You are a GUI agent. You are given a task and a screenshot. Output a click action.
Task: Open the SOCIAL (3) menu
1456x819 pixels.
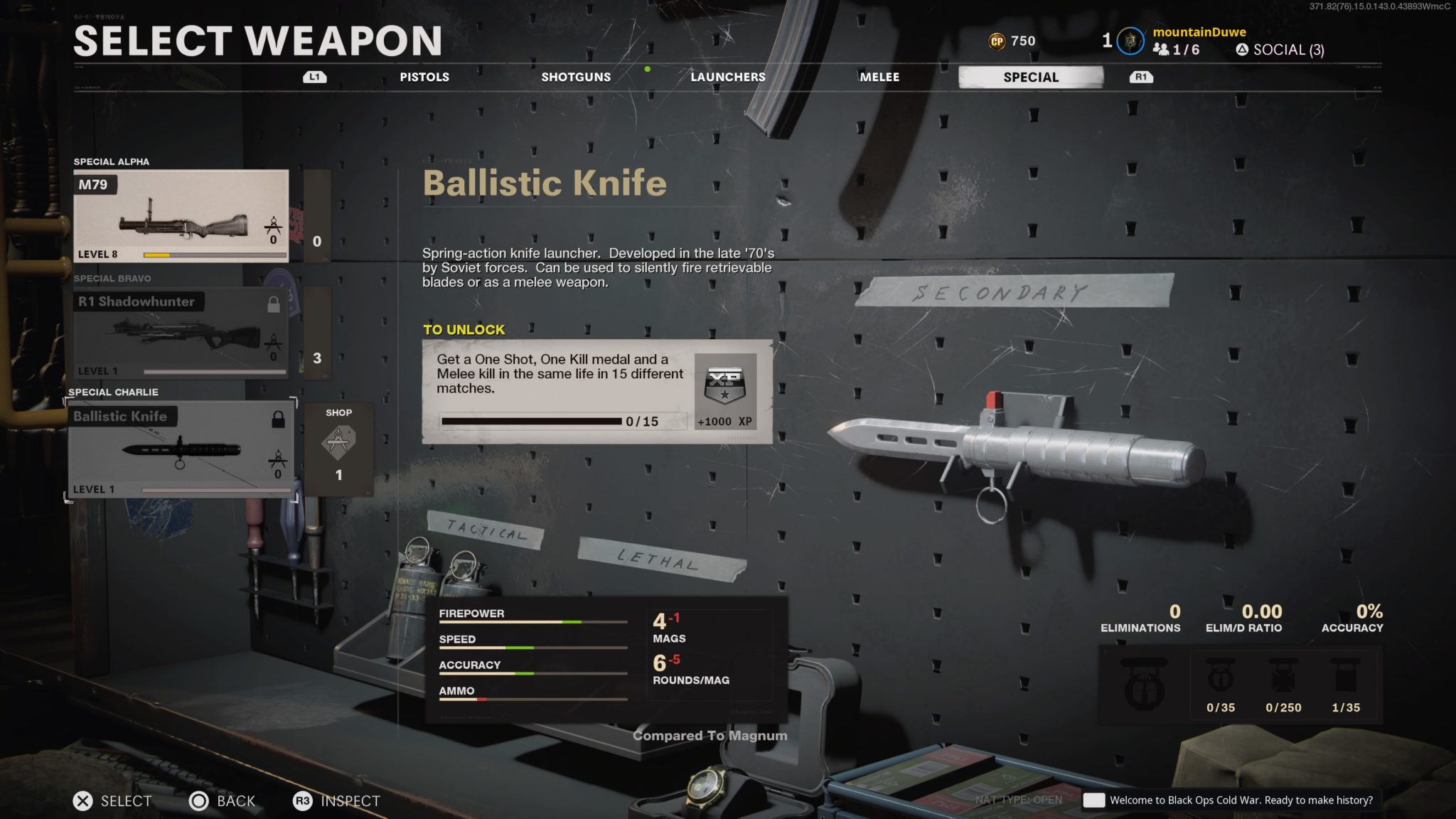pyautogui.click(x=1280, y=50)
